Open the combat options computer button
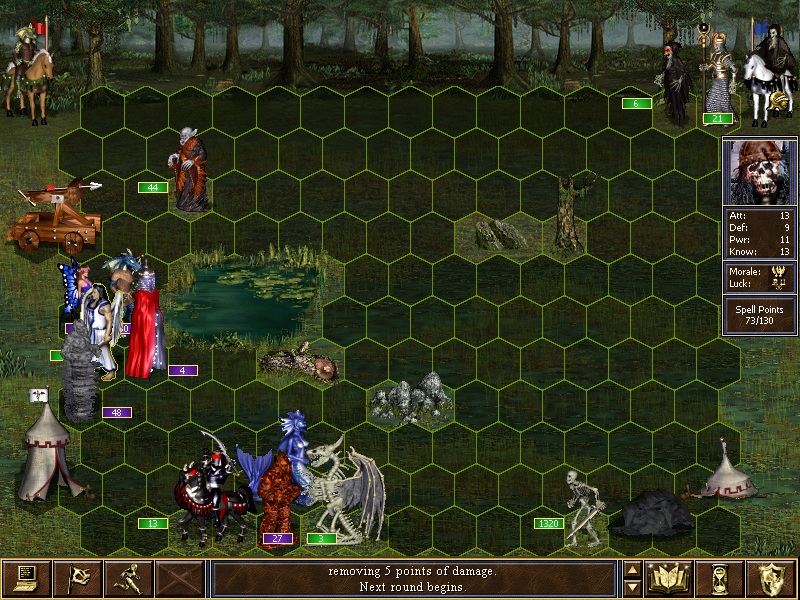 [26, 578]
